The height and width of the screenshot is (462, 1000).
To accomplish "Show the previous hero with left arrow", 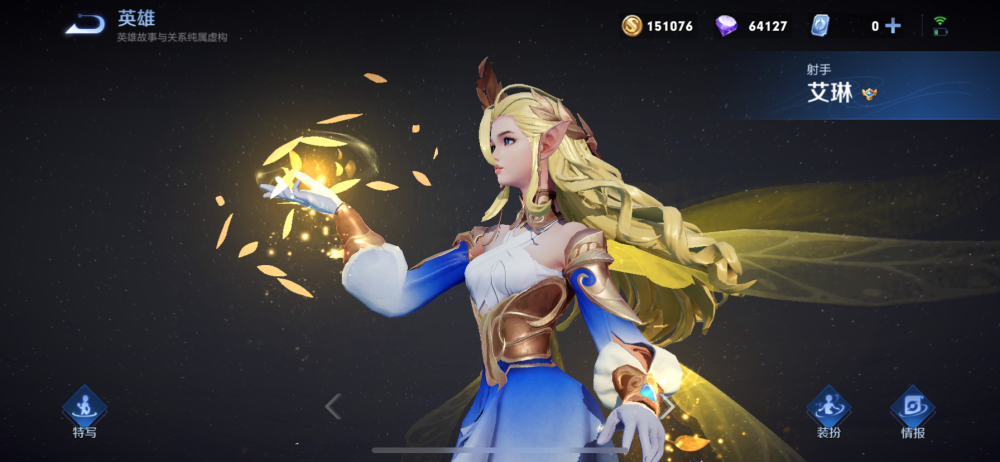I will click(334, 406).
